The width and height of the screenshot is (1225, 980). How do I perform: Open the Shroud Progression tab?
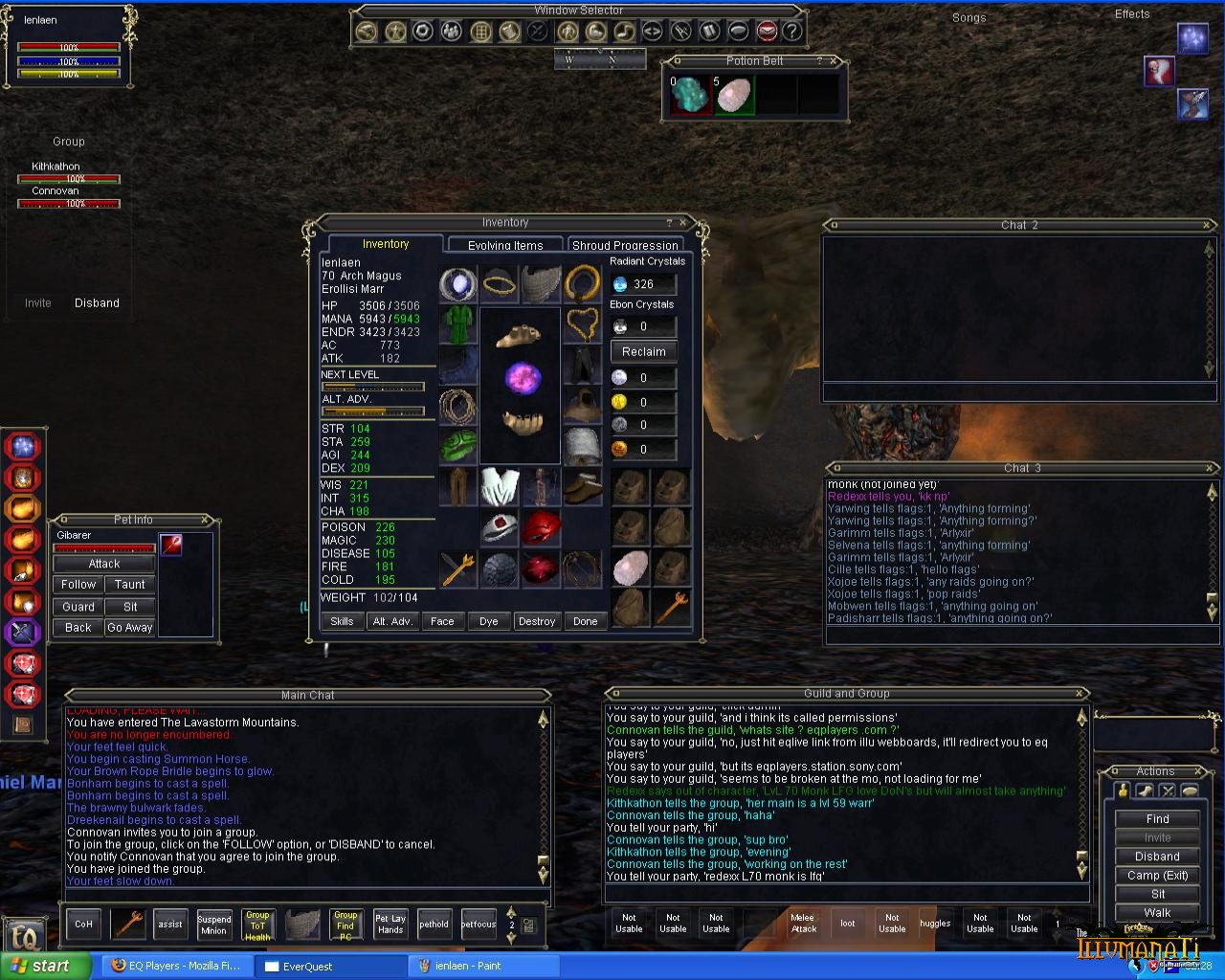coord(625,245)
